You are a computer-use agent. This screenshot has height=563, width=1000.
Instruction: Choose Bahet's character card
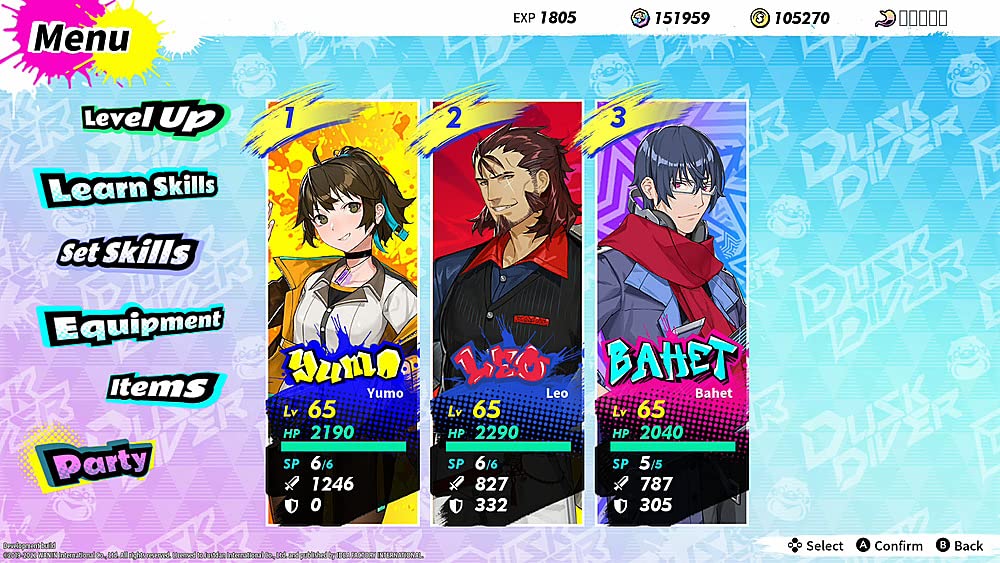pos(671,311)
